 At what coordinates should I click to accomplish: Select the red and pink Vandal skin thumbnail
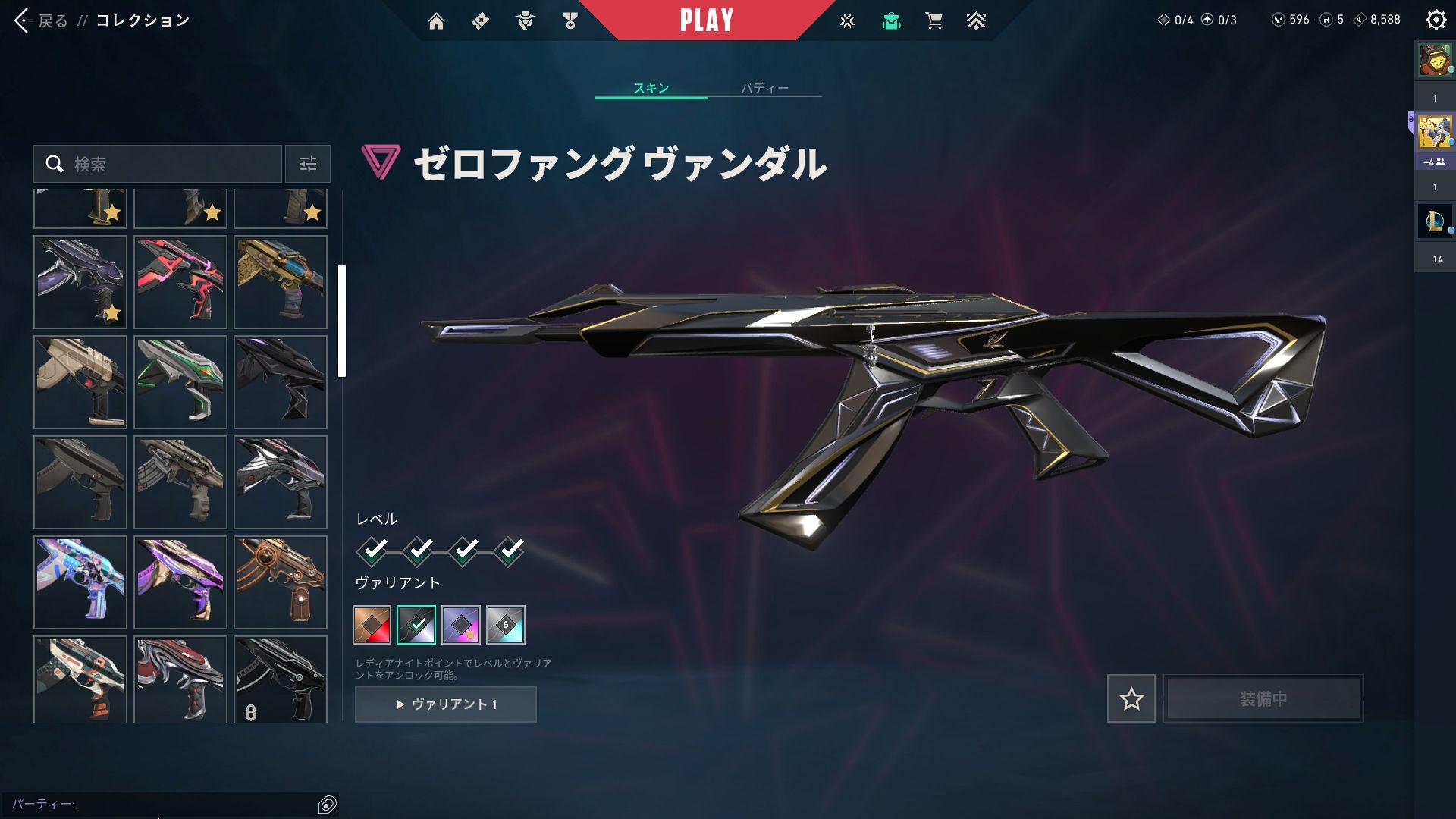180,282
